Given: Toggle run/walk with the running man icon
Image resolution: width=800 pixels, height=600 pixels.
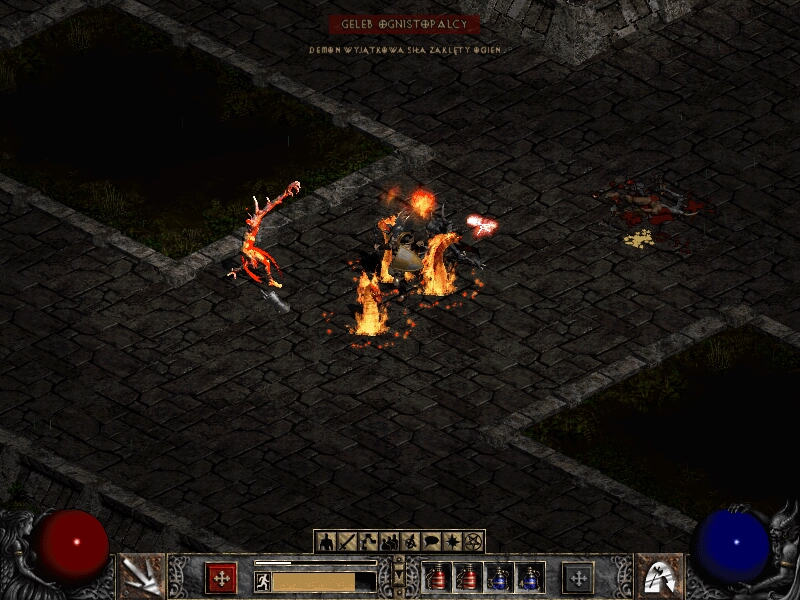Looking at the screenshot, I should (x=263, y=581).
